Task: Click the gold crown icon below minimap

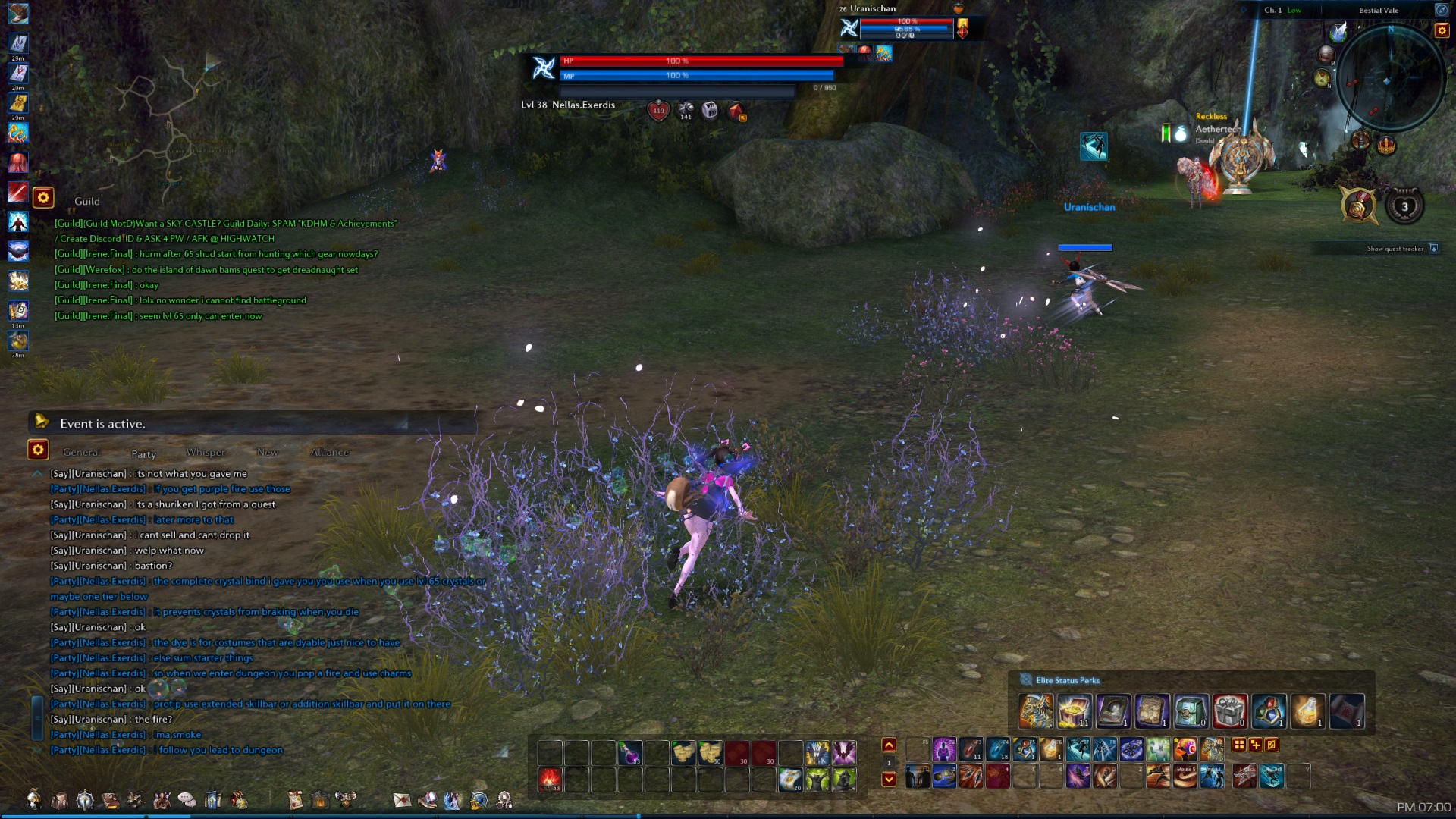Action: [1386, 145]
